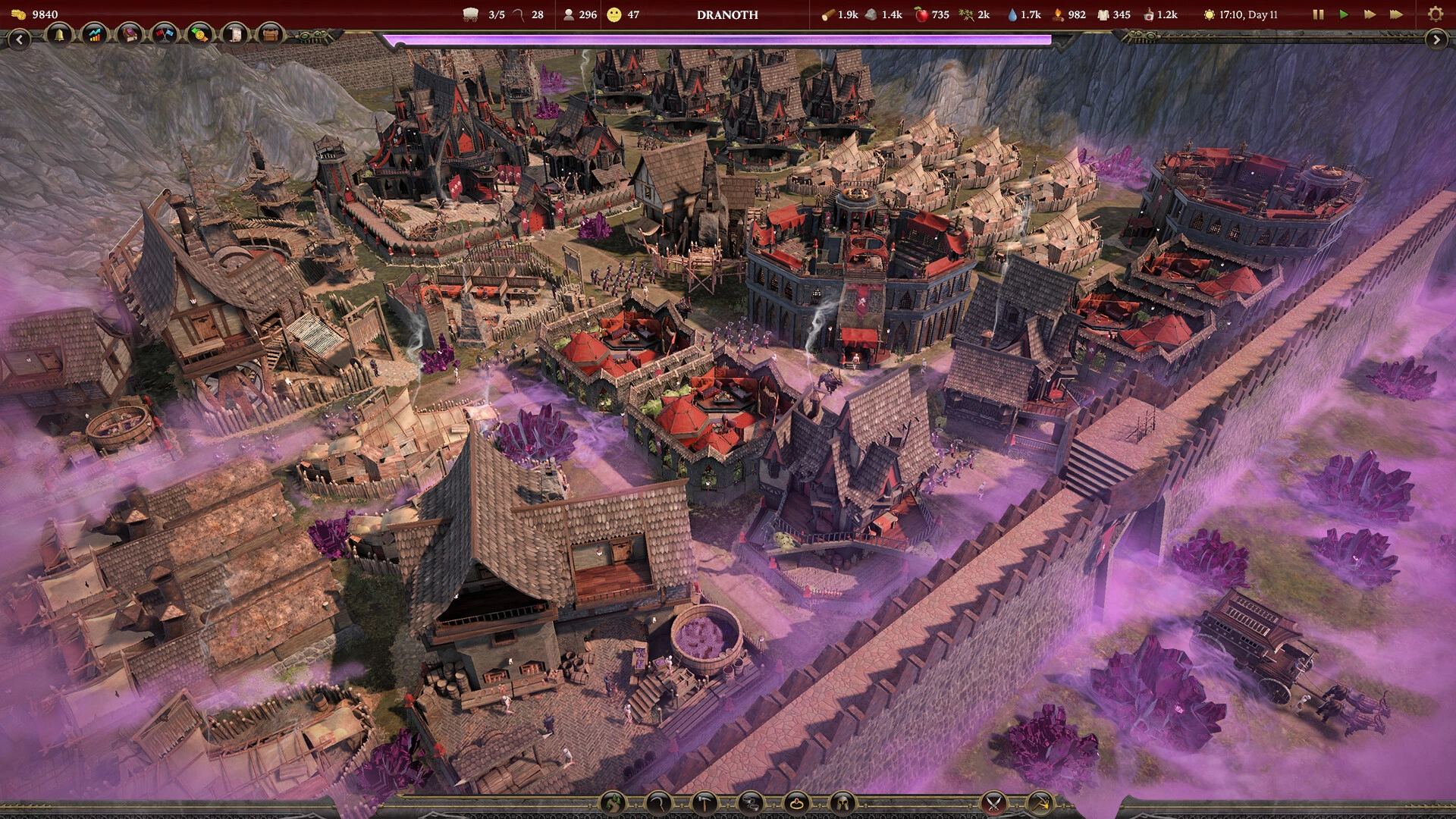Open the coin trade exchange panel
This screenshot has width=1456, height=819.
(200, 35)
